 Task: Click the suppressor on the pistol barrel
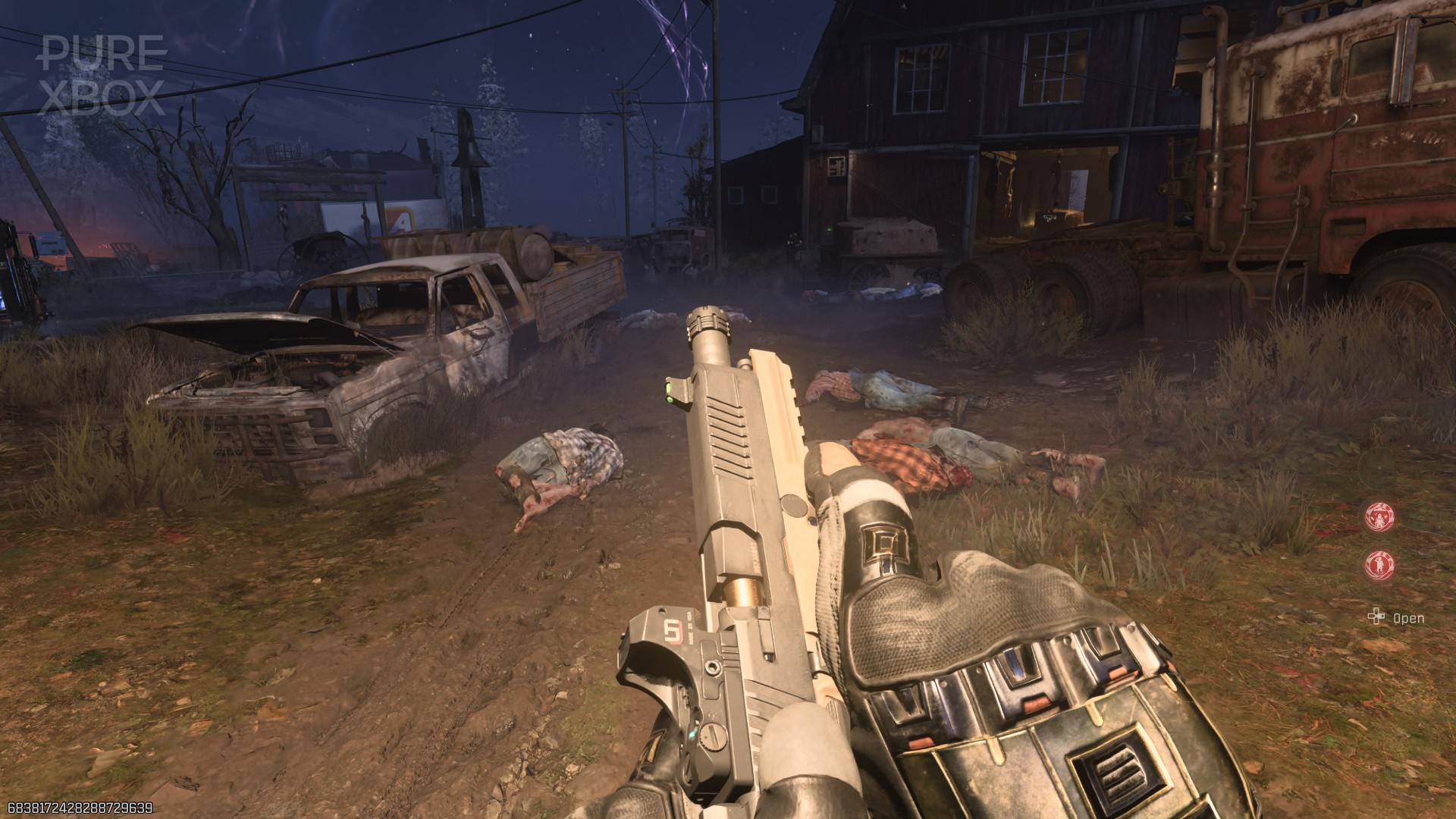tap(709, 332)
